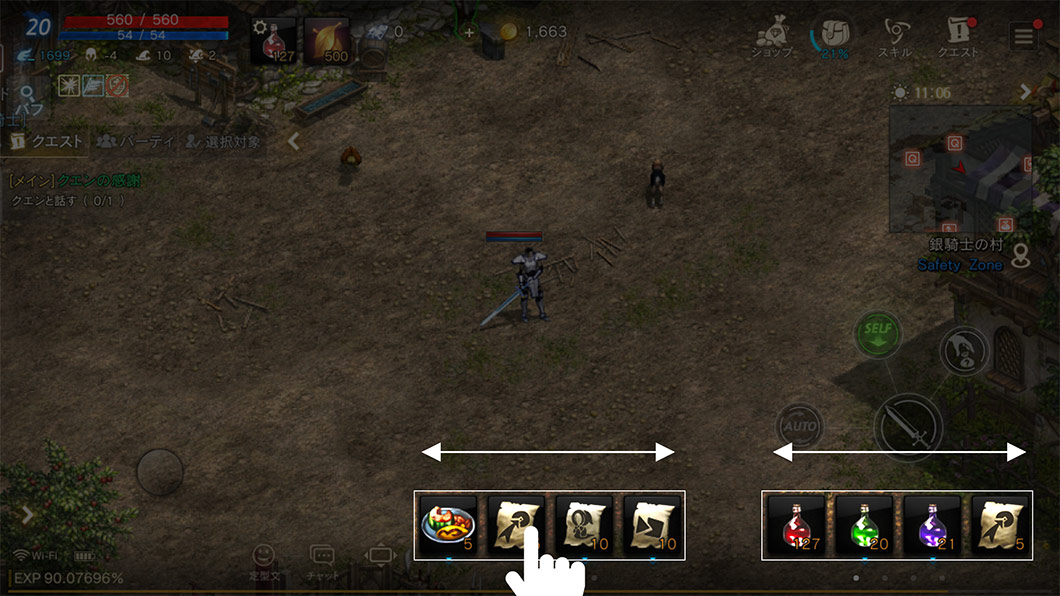Use the food plate hotbar item
This screenshot has width=1060, height=596.
click(x=448, y=524)
